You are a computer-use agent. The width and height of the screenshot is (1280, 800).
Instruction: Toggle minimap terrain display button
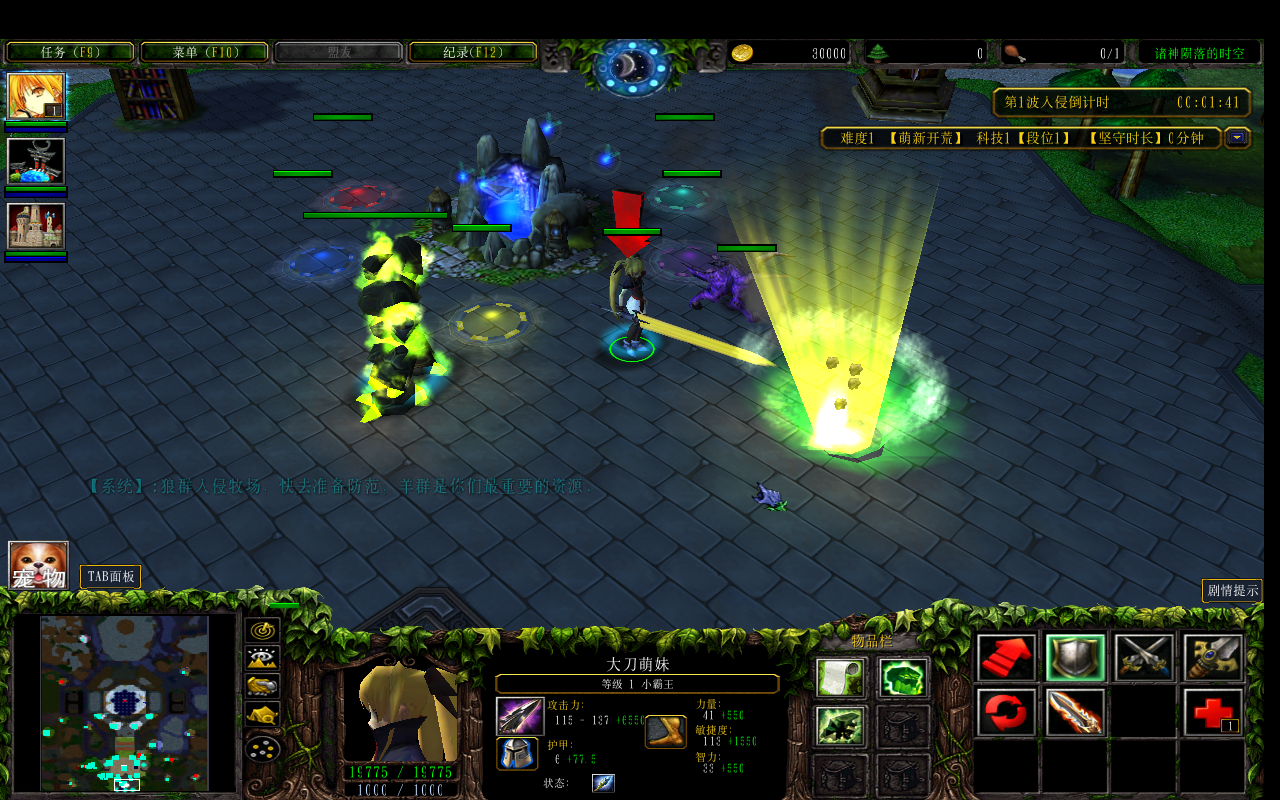point(263,658)
